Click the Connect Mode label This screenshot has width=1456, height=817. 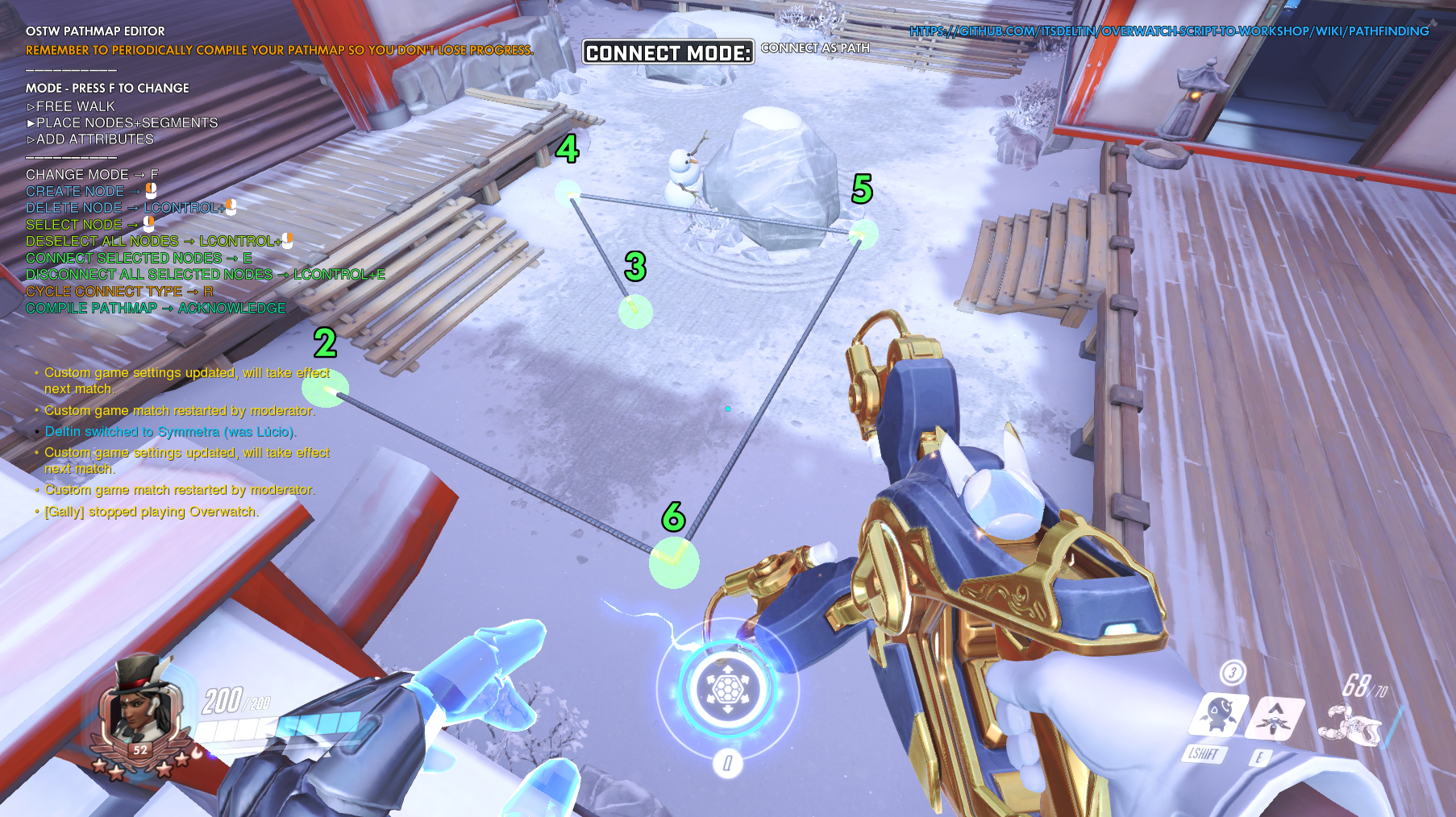(x=668, y=52)
